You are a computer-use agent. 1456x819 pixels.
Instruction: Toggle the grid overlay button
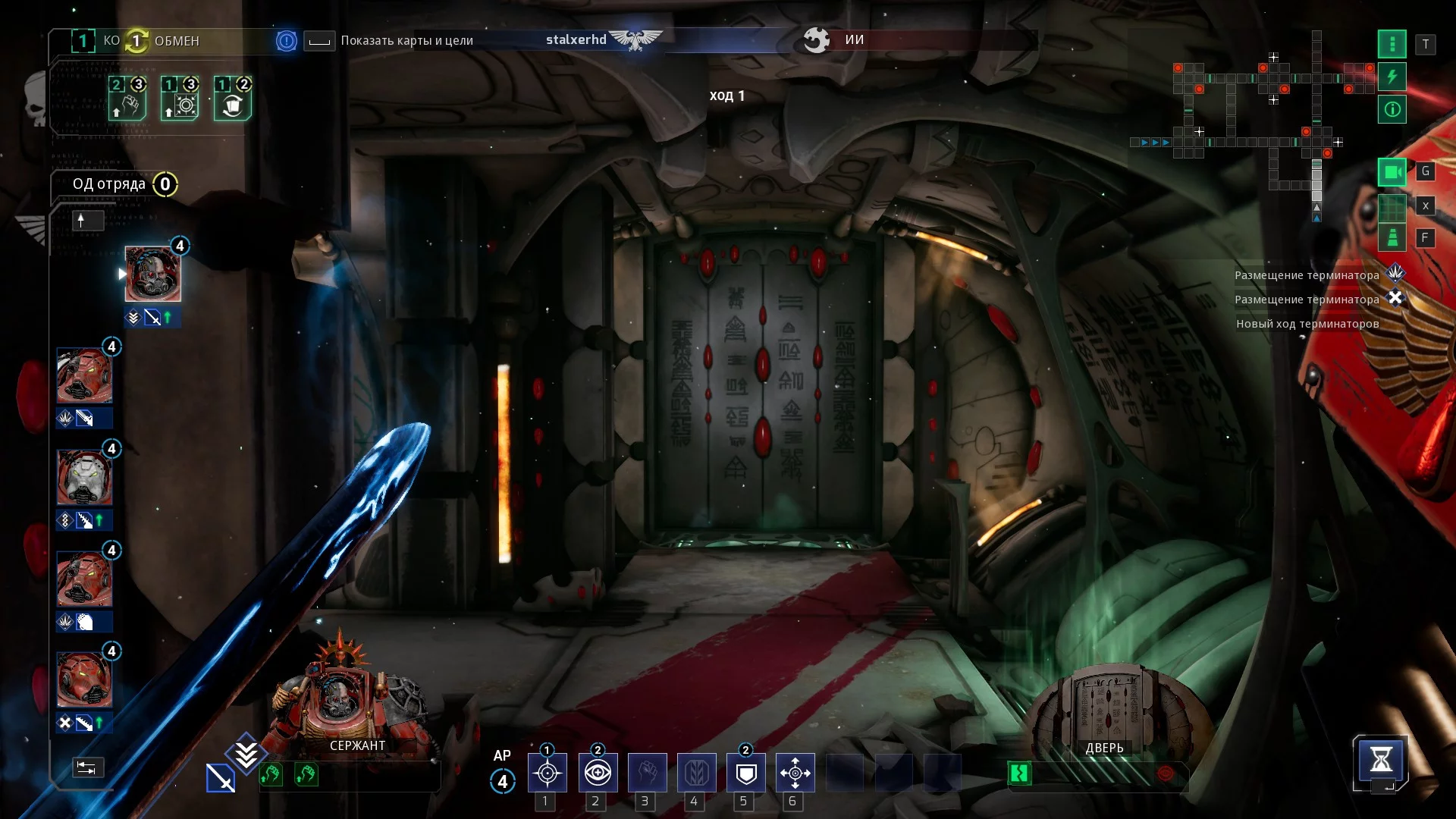(1392, 206)
